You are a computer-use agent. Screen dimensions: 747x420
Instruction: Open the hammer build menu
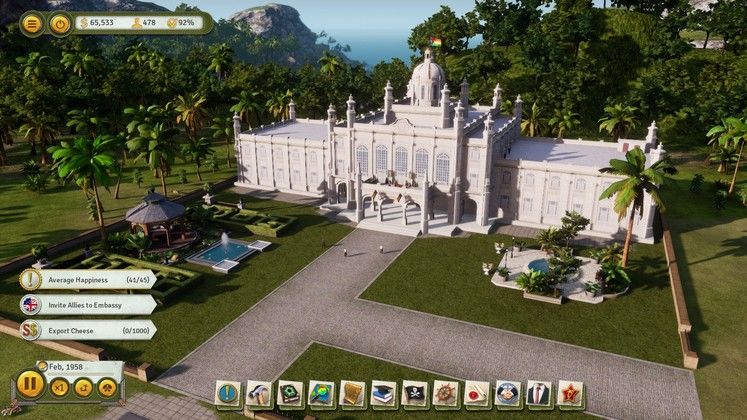coord(259,393)
